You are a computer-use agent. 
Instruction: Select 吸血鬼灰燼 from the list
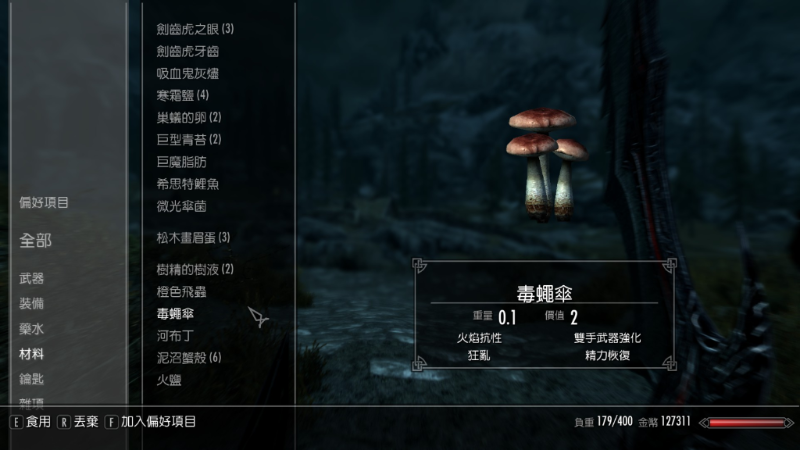click(x=187, y=73)
